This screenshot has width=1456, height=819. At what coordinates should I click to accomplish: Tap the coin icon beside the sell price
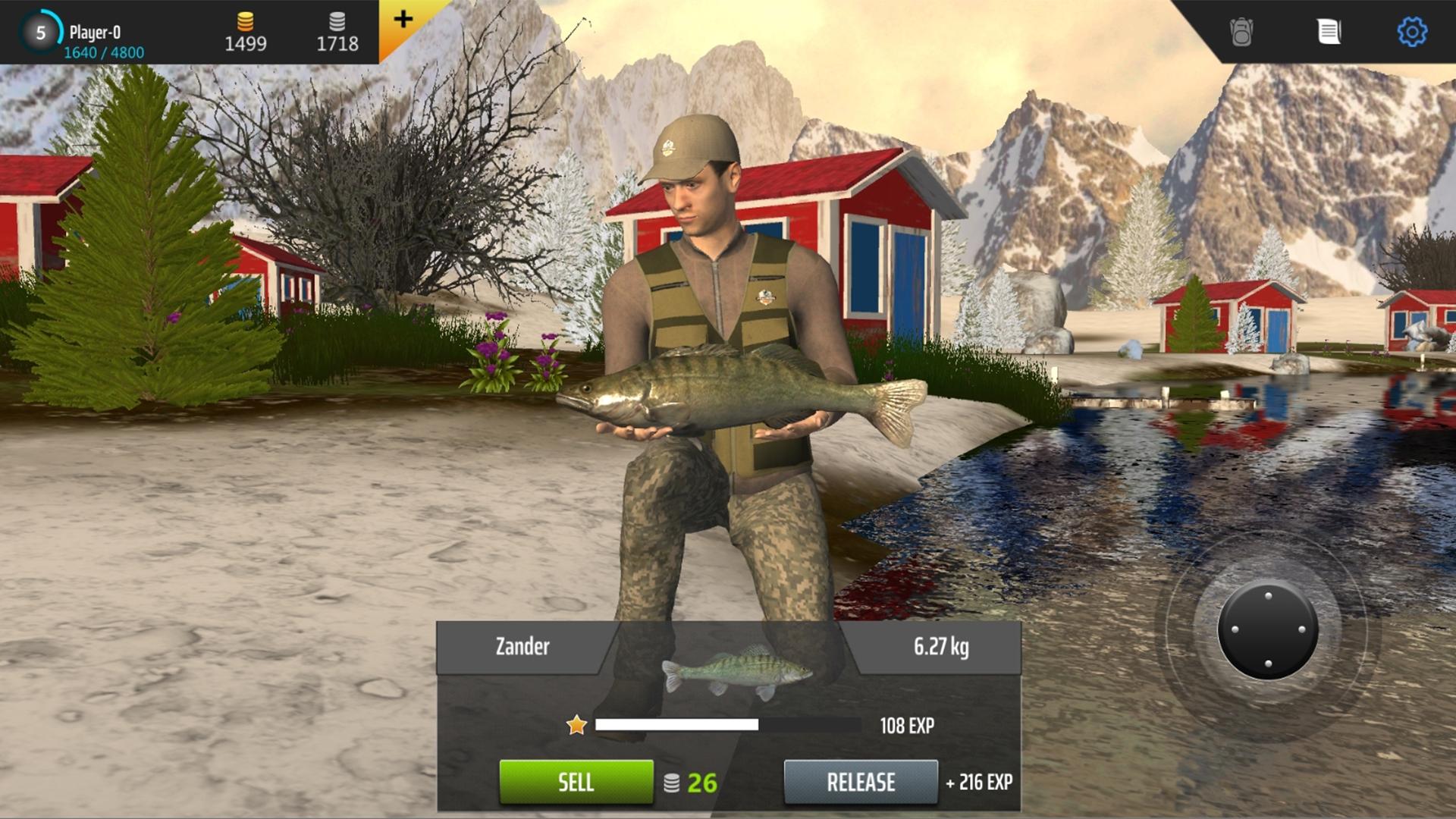[673, 783]
